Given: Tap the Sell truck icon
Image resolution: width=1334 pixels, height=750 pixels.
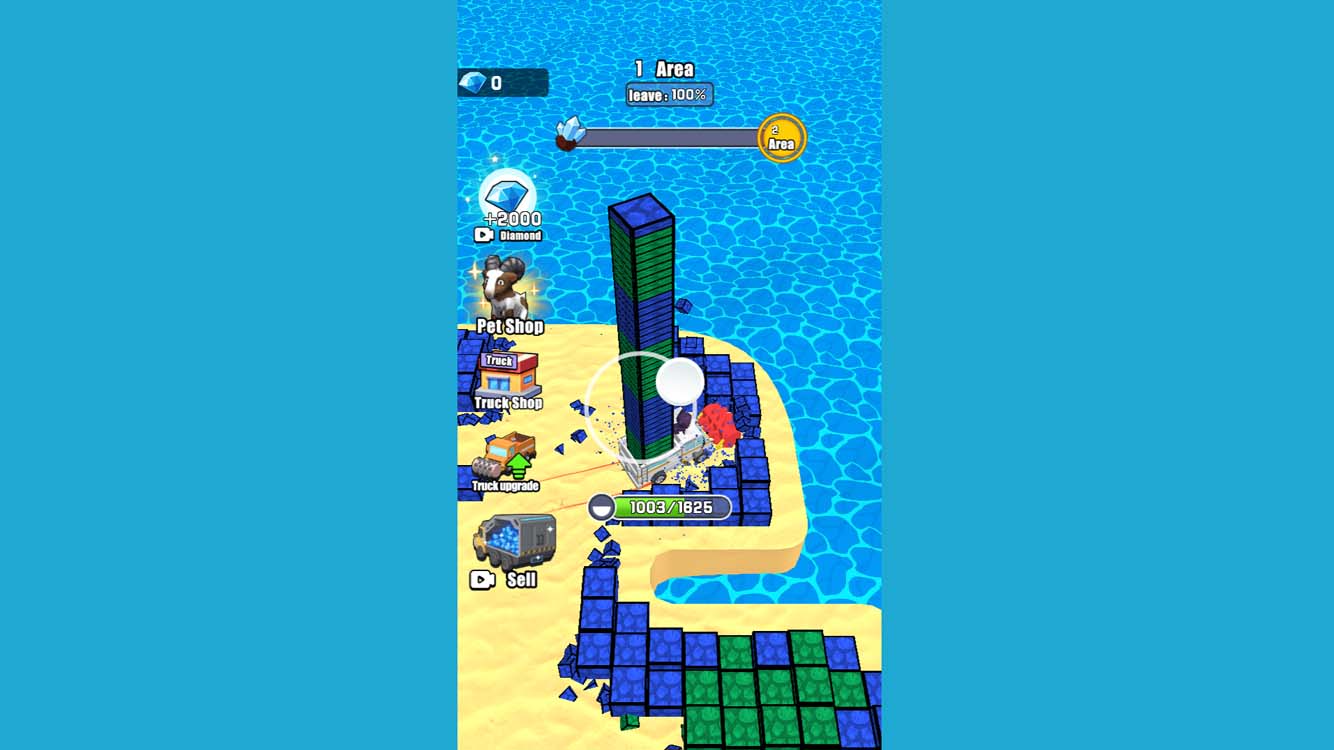Looking at the screenshot, I should (517, 540).
